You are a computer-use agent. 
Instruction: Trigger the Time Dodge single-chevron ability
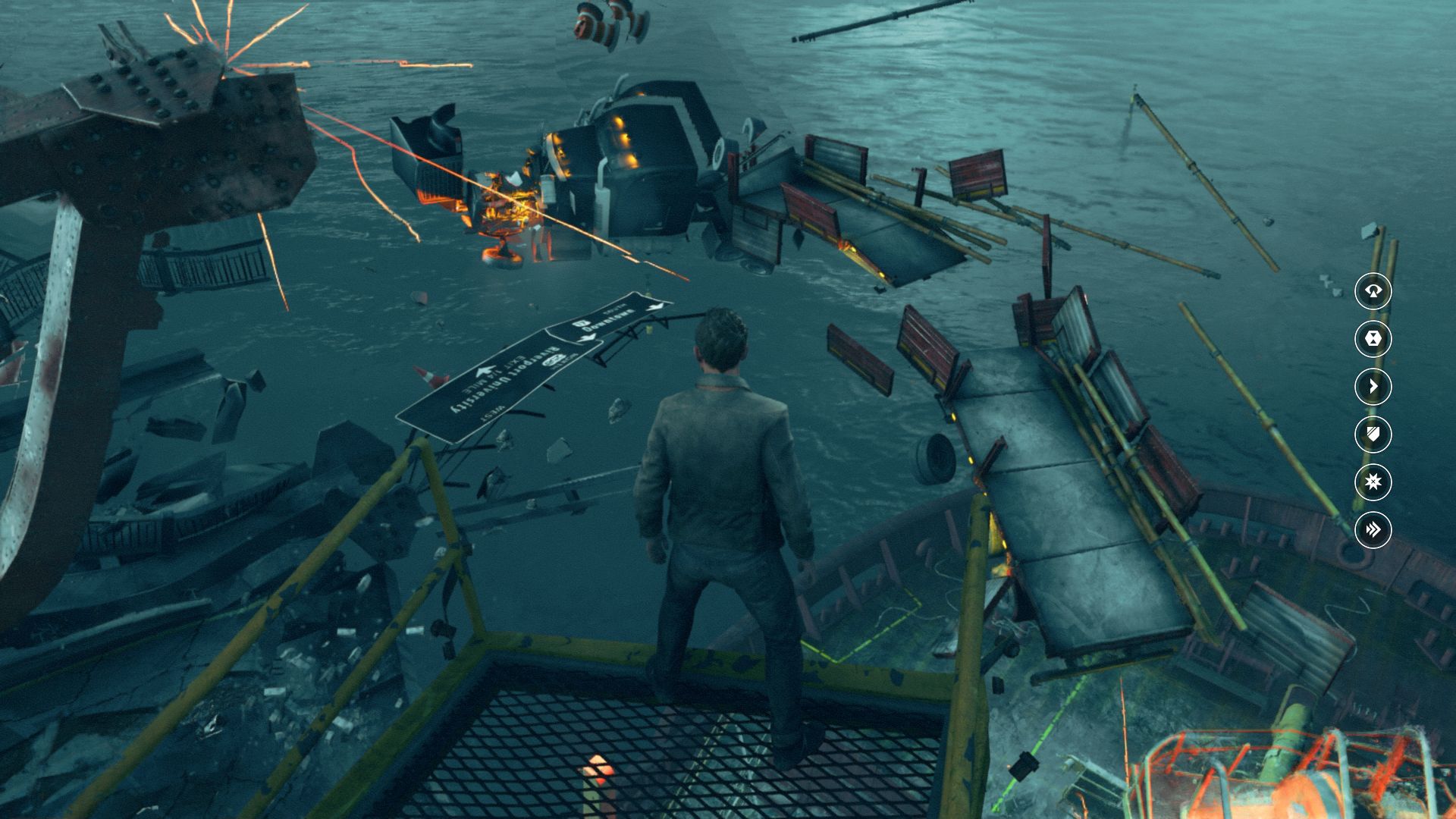tap(1373, 387)
